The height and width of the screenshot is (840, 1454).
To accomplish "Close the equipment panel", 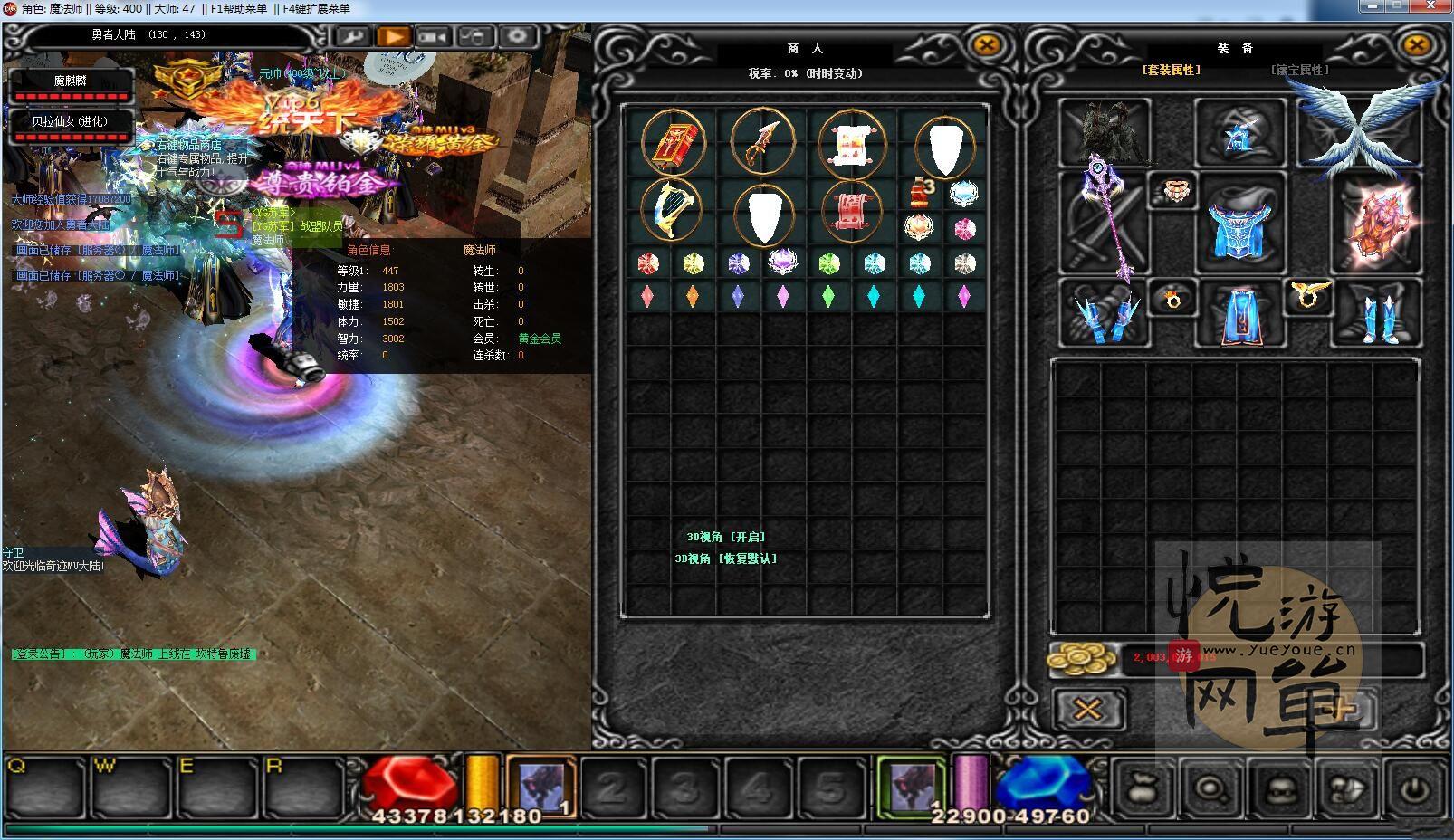I will pyautogui.click(x=1416, y=45).
